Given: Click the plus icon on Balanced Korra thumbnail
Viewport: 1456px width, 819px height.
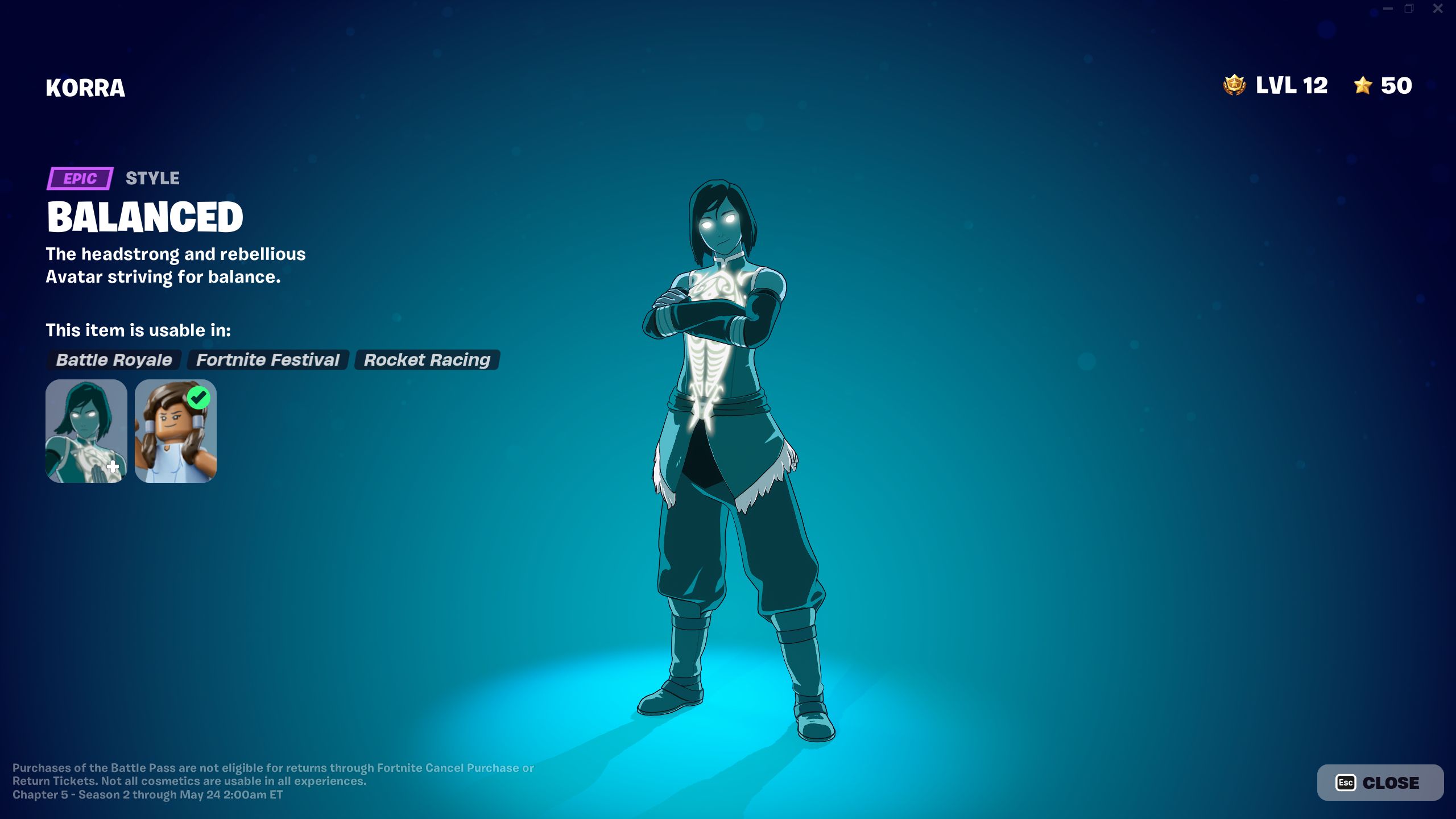Looking at the screenshot, I should coord(111,468).
